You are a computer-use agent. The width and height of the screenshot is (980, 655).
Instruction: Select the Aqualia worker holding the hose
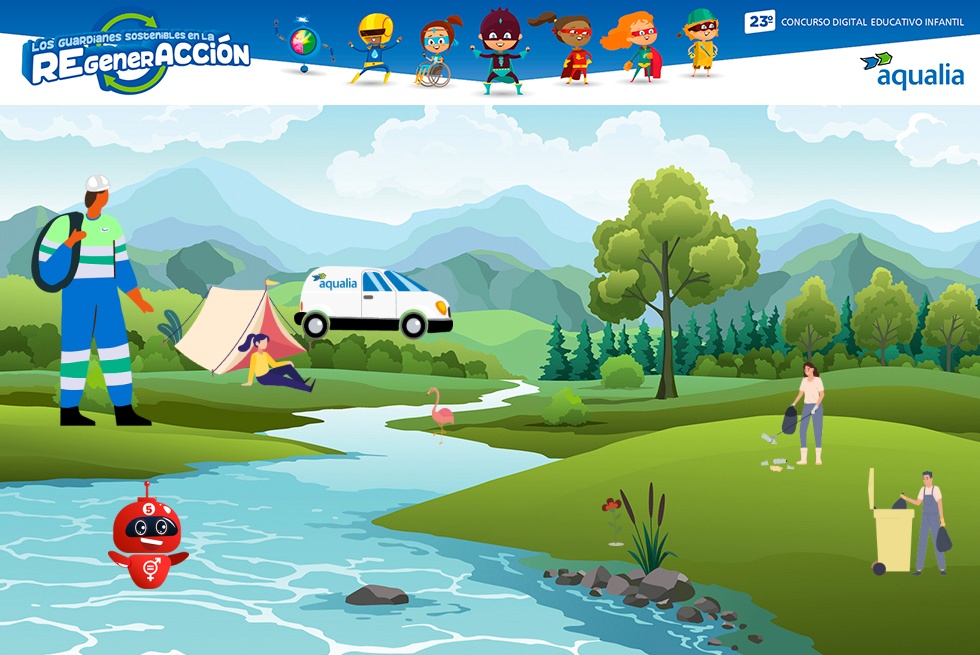(x=95, y=300)
